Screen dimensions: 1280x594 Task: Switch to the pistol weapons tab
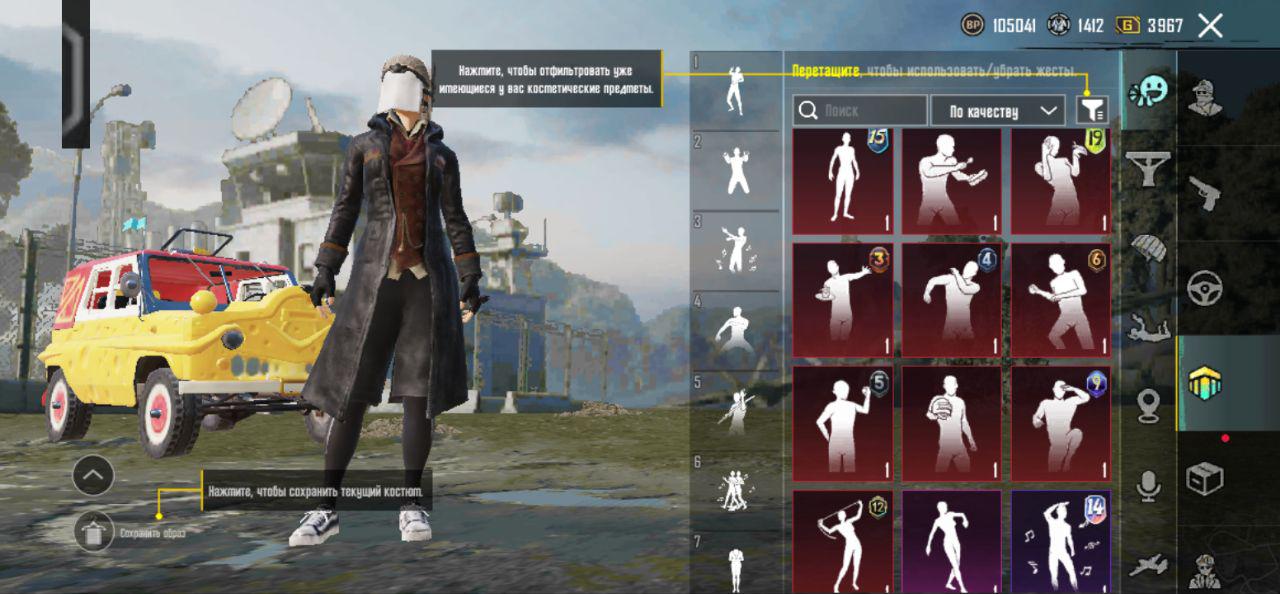pyautogui.click(x=1205, y=193)
